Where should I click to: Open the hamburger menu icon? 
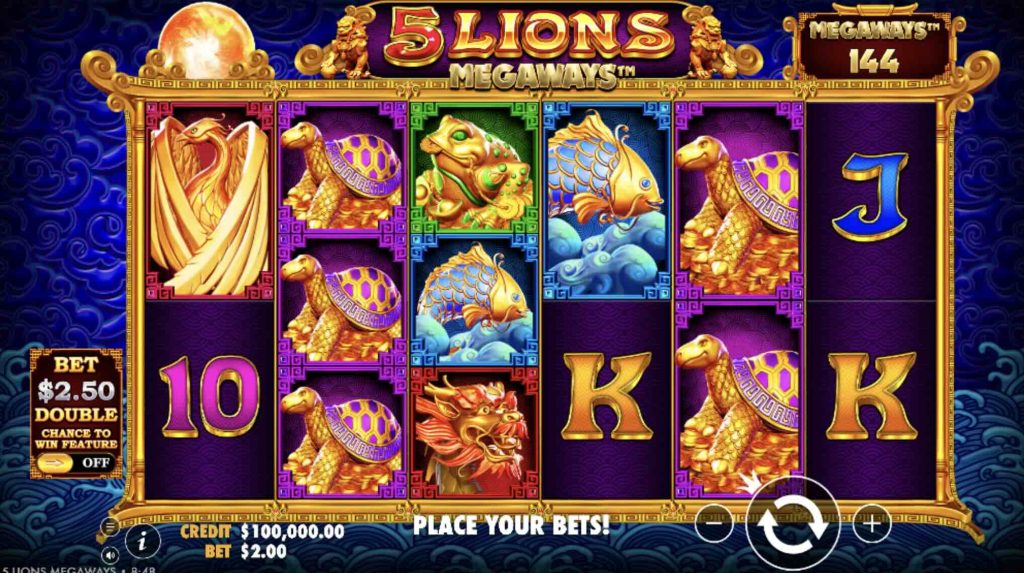(109, 525)
